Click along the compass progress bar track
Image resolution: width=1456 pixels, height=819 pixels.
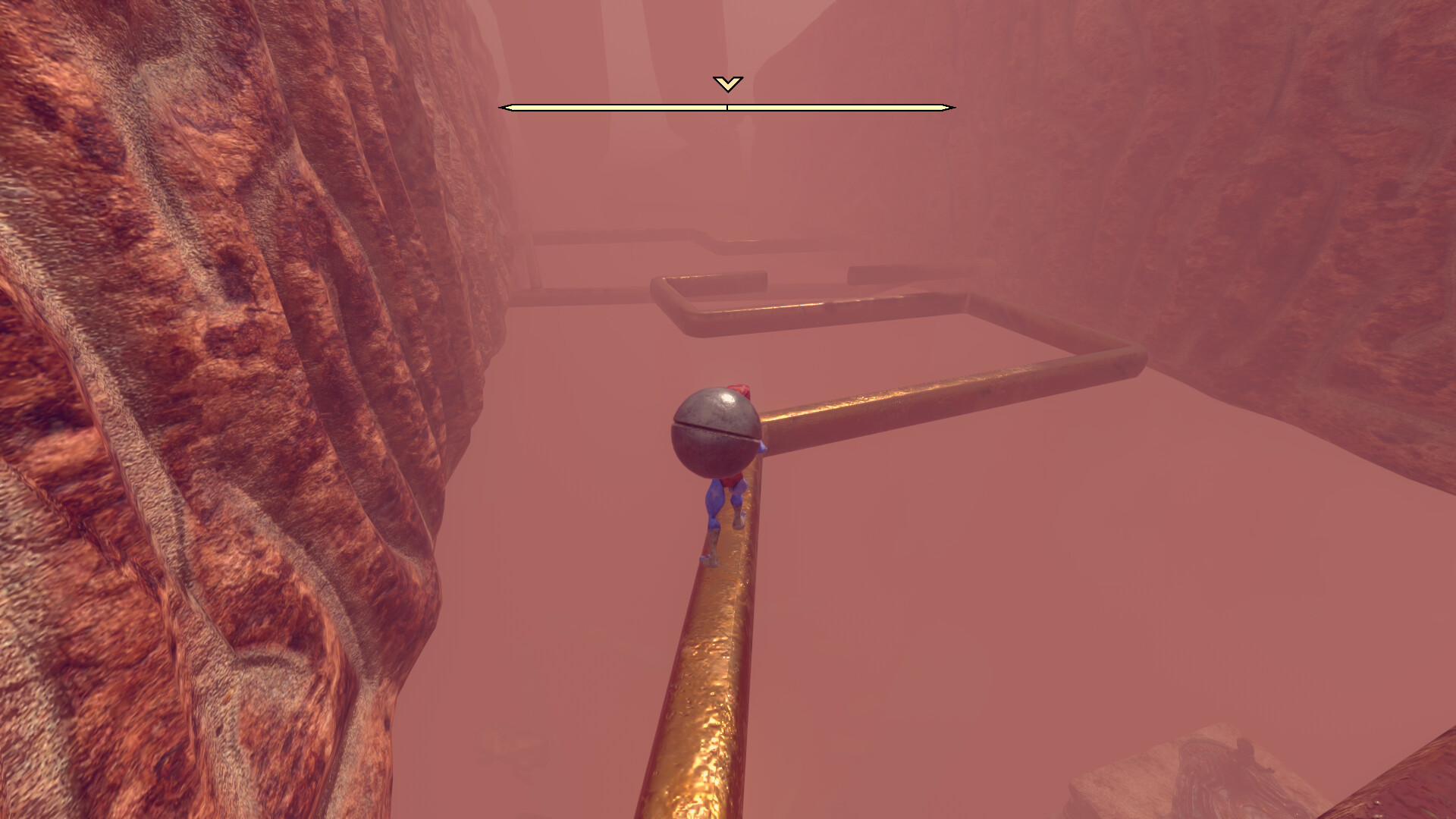622,107
